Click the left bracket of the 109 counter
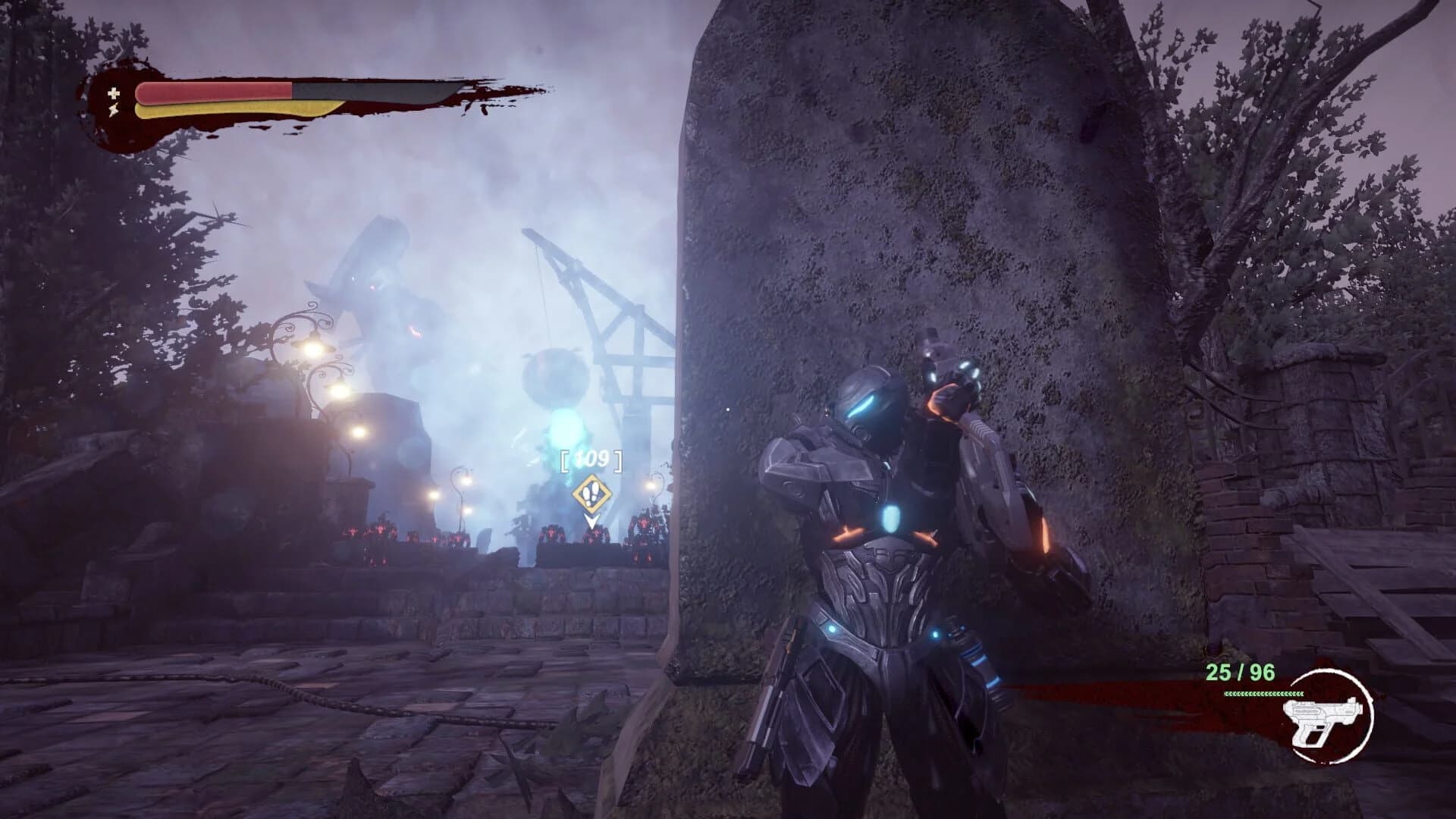Image resolution: width=1456 pixels, height=819 pixels. (565, 460)
